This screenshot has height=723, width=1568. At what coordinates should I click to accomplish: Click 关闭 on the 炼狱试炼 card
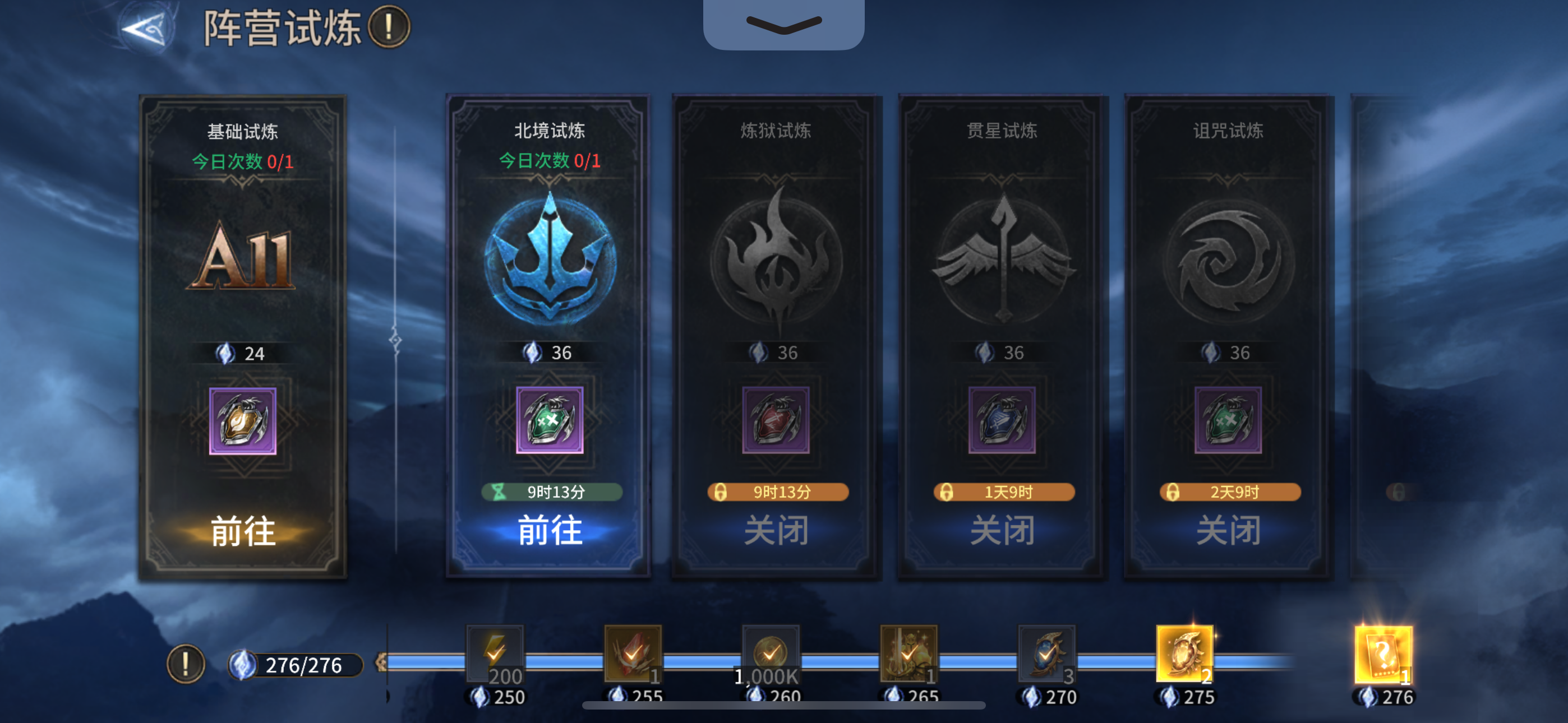pos(775,531)
